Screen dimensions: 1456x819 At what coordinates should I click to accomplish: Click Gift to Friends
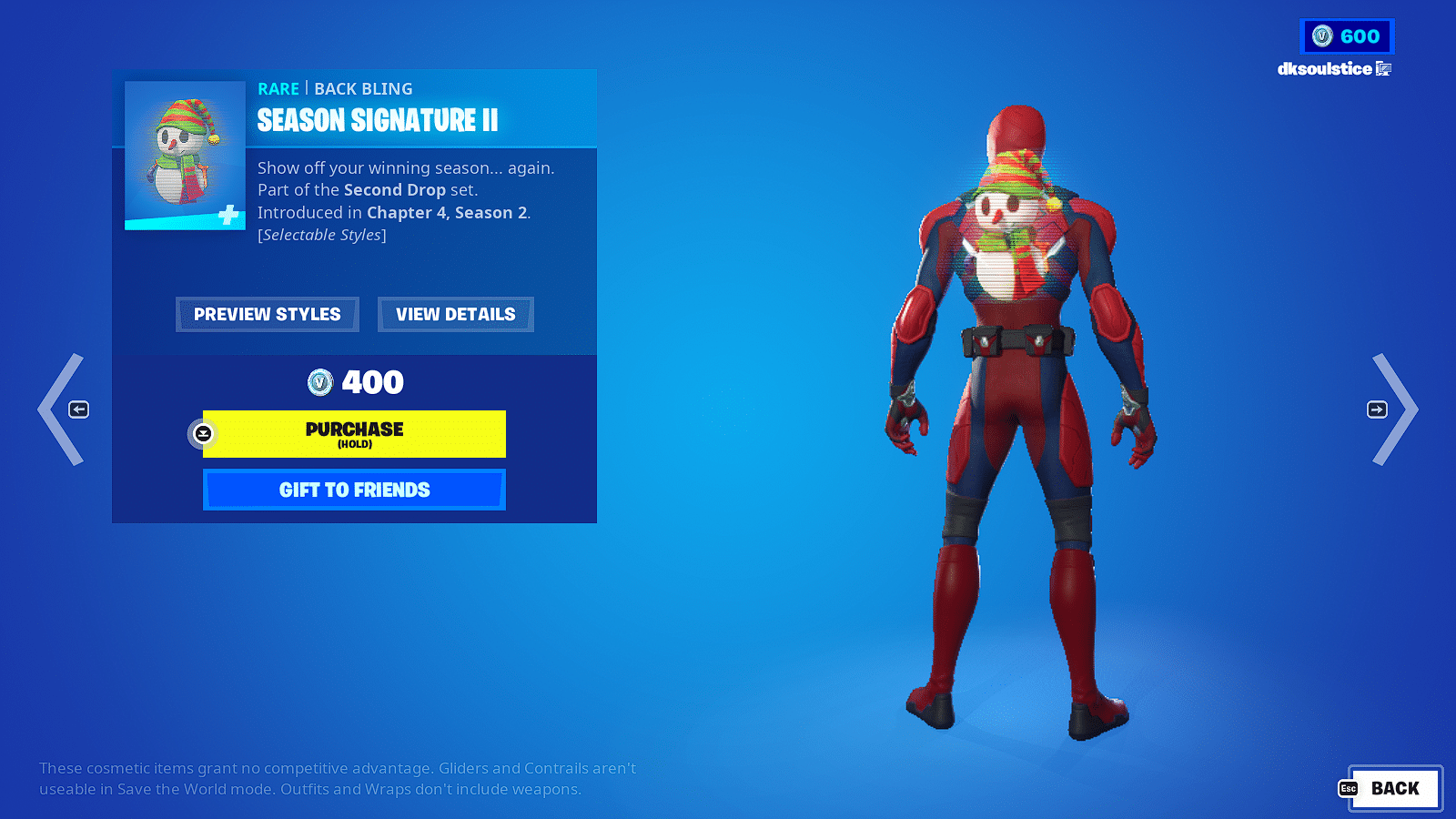[354, 490]
